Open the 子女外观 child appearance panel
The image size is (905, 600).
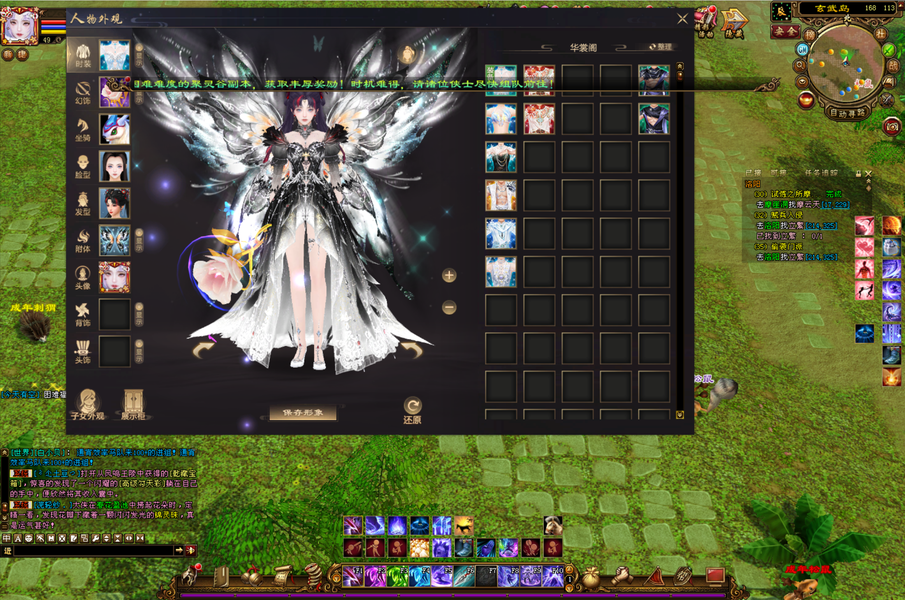(87, 404)
